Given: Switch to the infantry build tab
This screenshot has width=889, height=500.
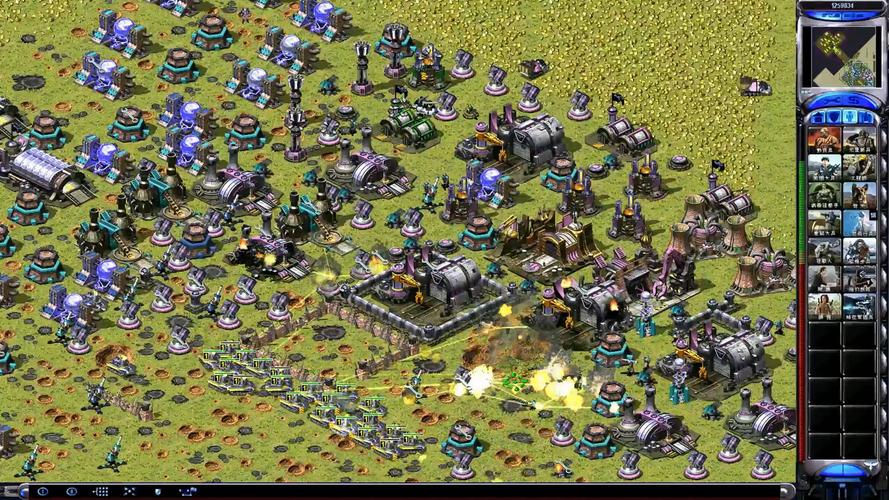Looking at the screenshot, I should click(x=851, y=118).
